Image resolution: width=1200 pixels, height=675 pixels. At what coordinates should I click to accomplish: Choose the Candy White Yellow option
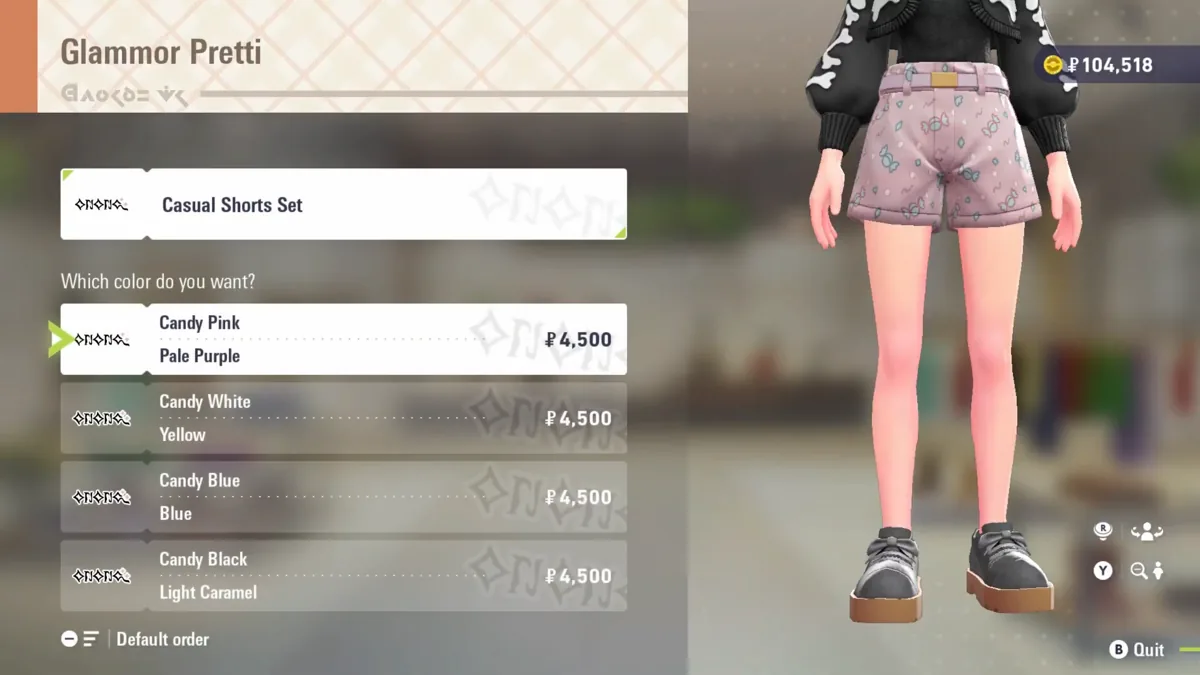[x=343, y=418]
